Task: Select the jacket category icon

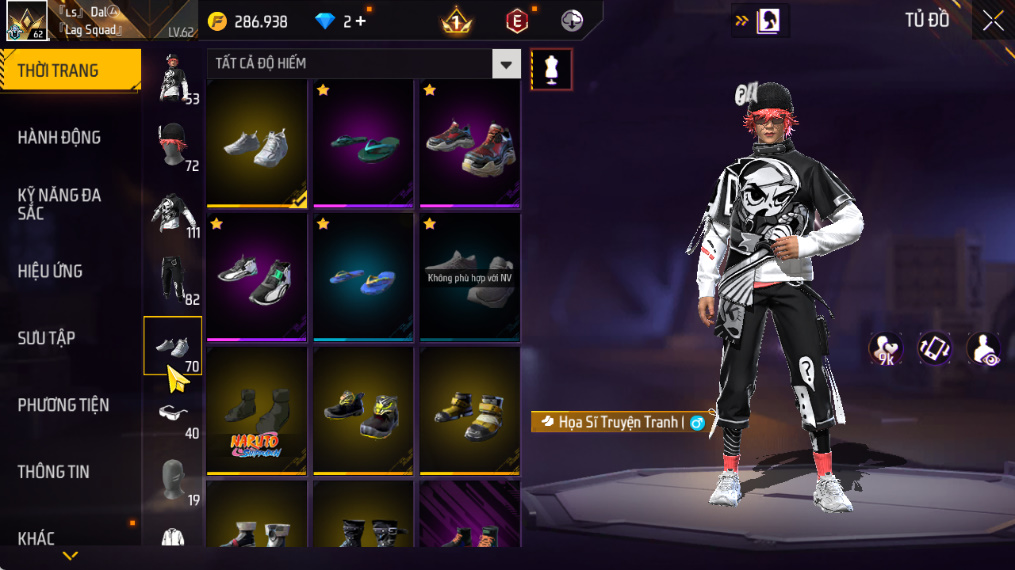Action: click(x=172, y=212)
